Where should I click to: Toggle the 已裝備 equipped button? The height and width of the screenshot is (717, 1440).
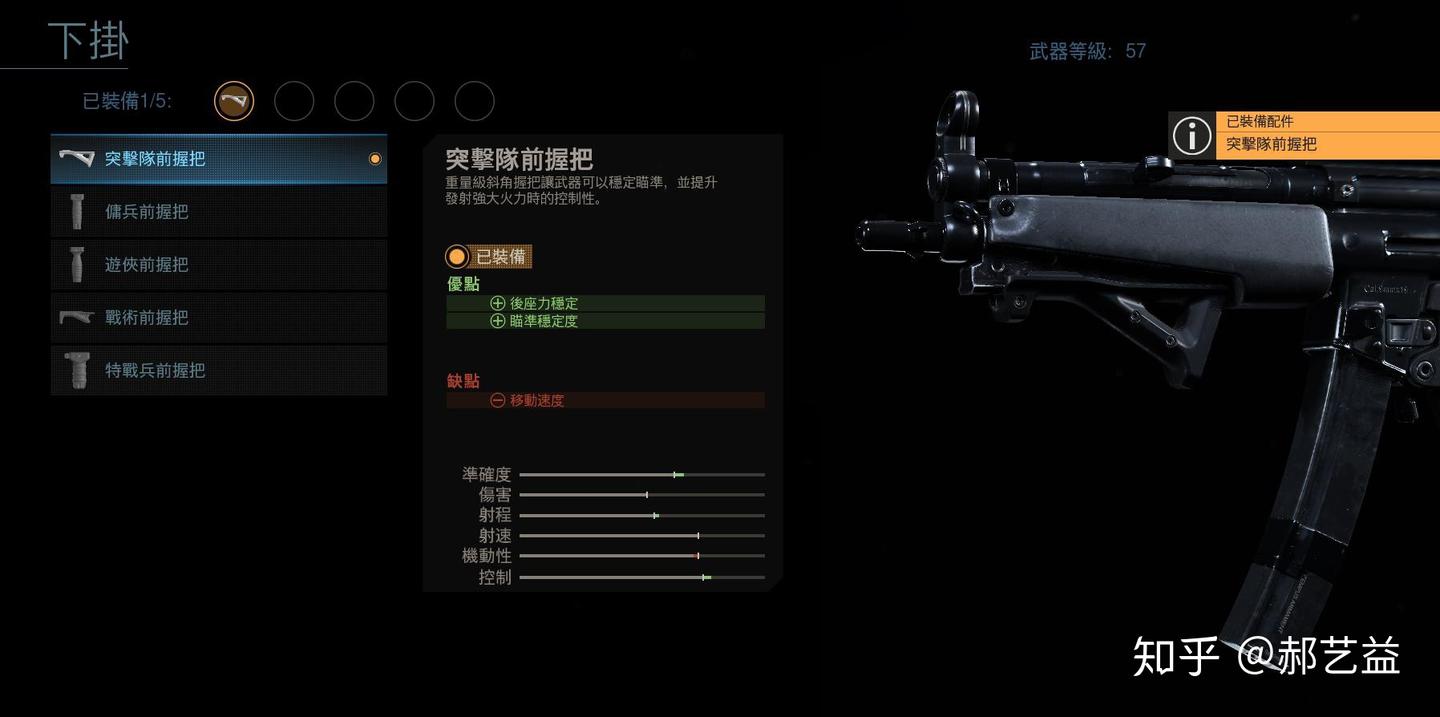tap(489, 257)
